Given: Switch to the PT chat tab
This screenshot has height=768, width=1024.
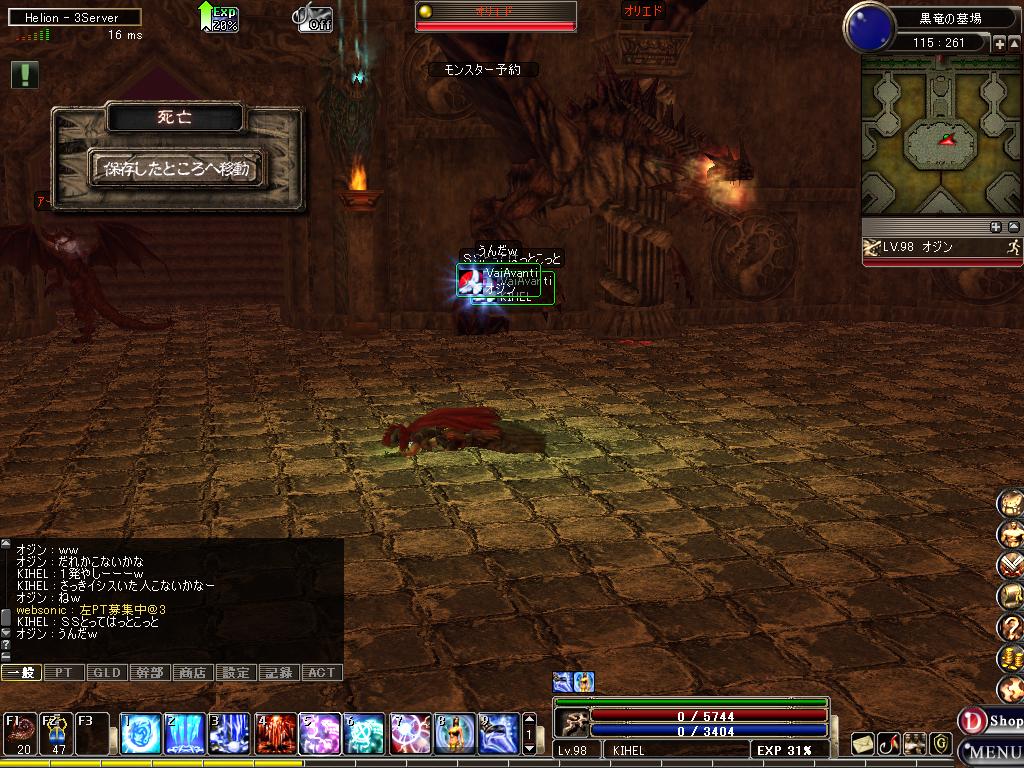Looking at the screenshot, I should coord(64,673).
